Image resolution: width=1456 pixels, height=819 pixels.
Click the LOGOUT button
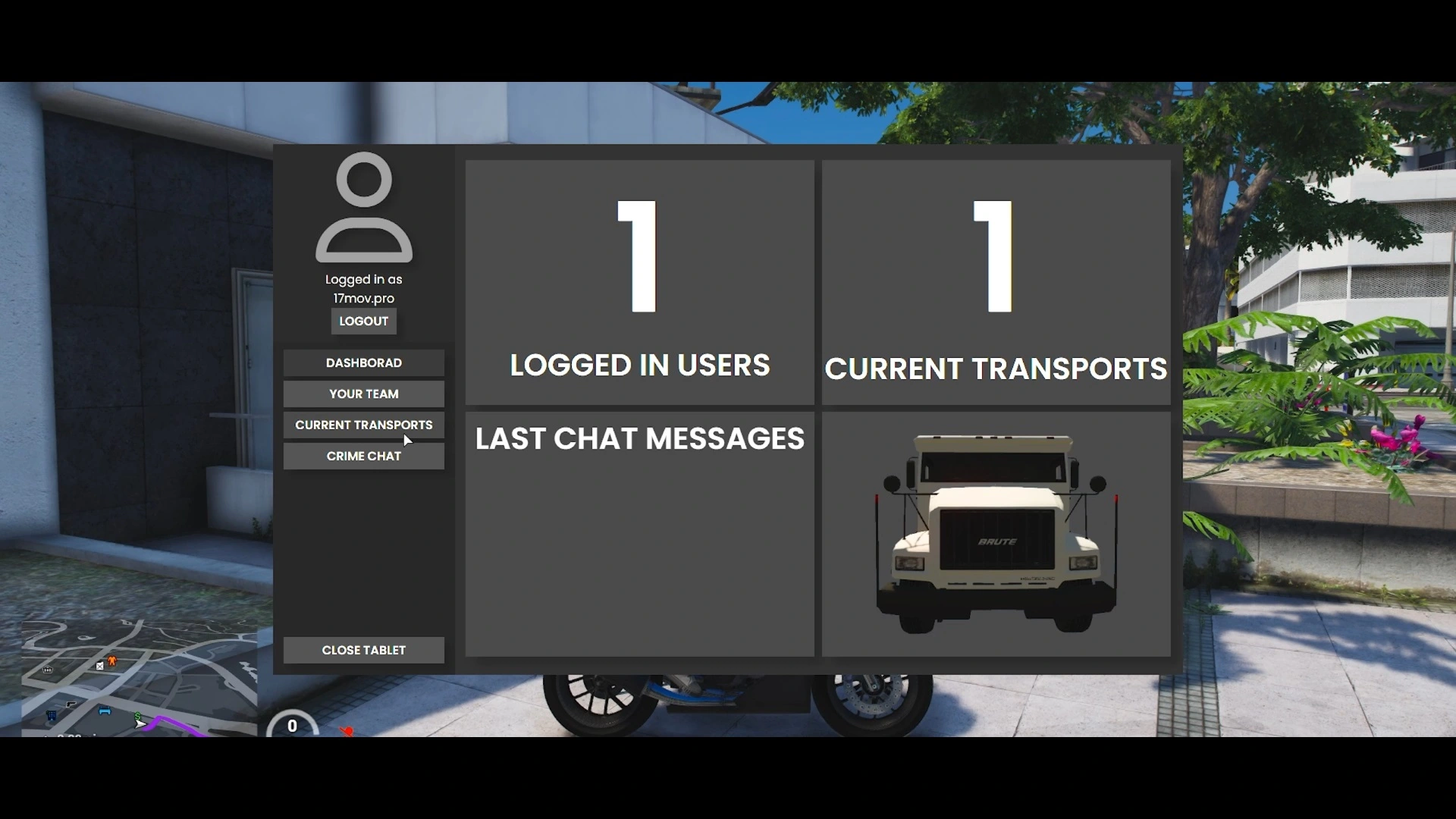tap(363, 321)
